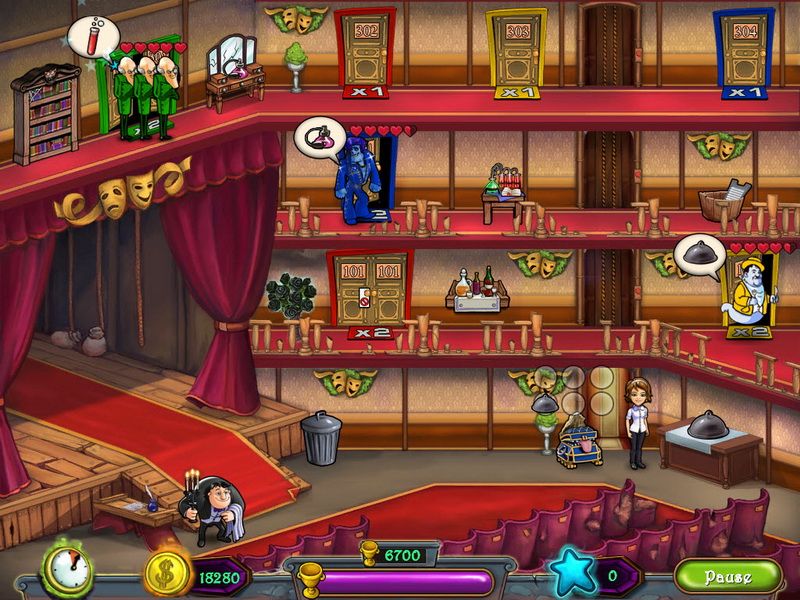This screenshot has width=800, height=600.
Task: Click the red test tube request bubble
Action: [91, 37]
